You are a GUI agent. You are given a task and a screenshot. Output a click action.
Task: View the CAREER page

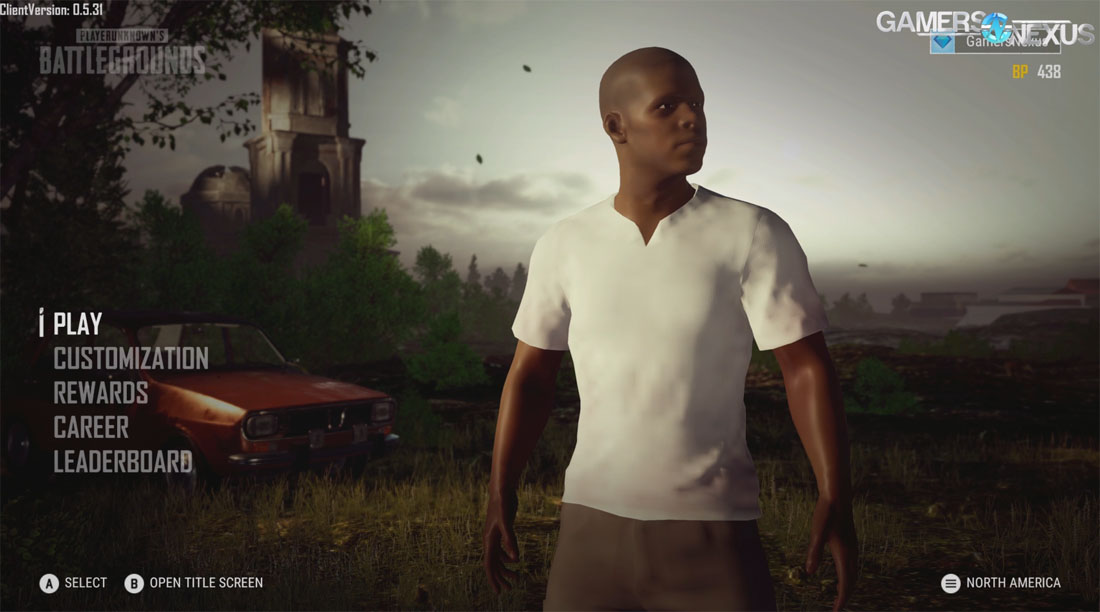point(91,427)
